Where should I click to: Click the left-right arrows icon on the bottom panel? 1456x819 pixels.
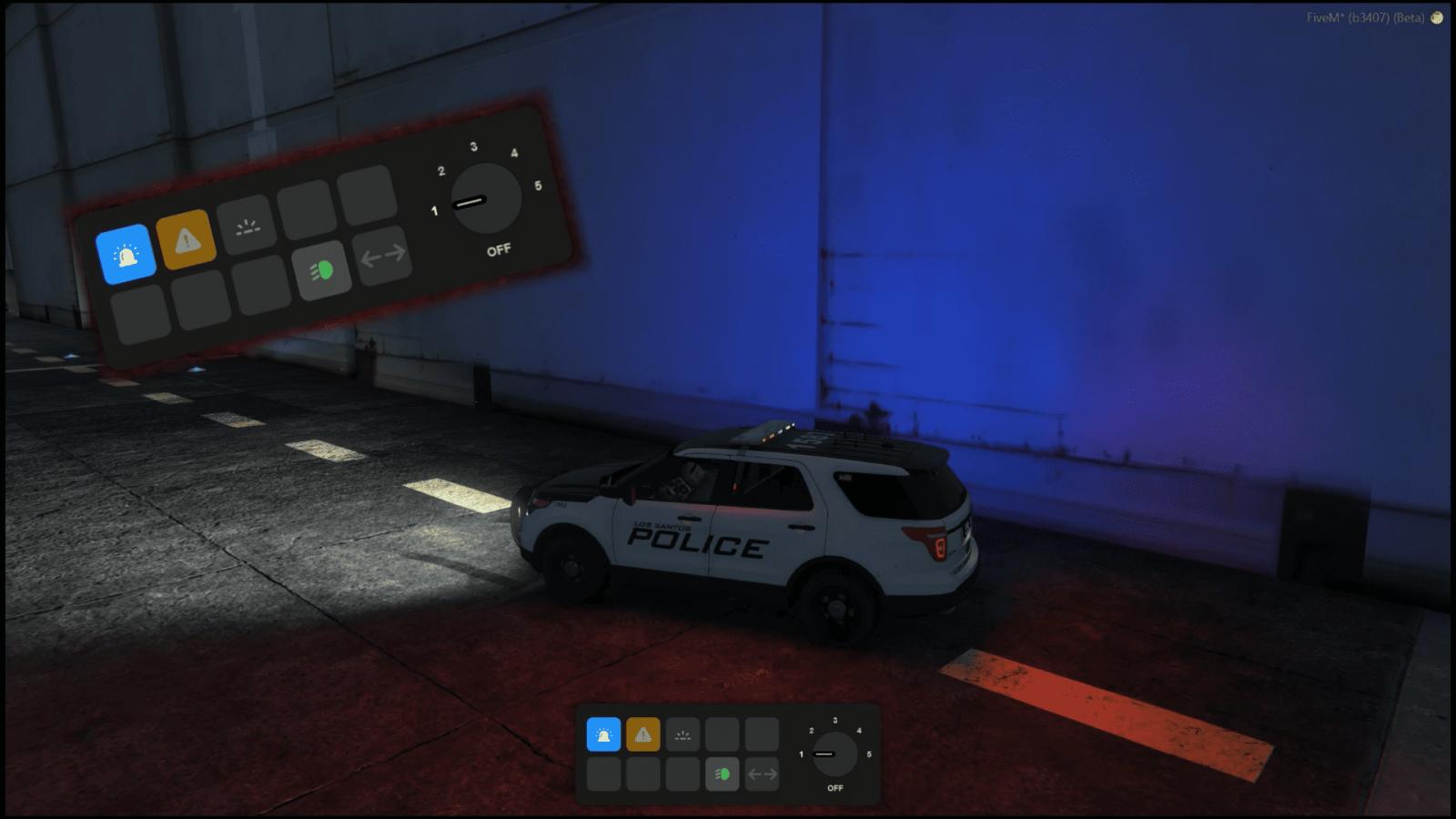(x=762, y=772)
